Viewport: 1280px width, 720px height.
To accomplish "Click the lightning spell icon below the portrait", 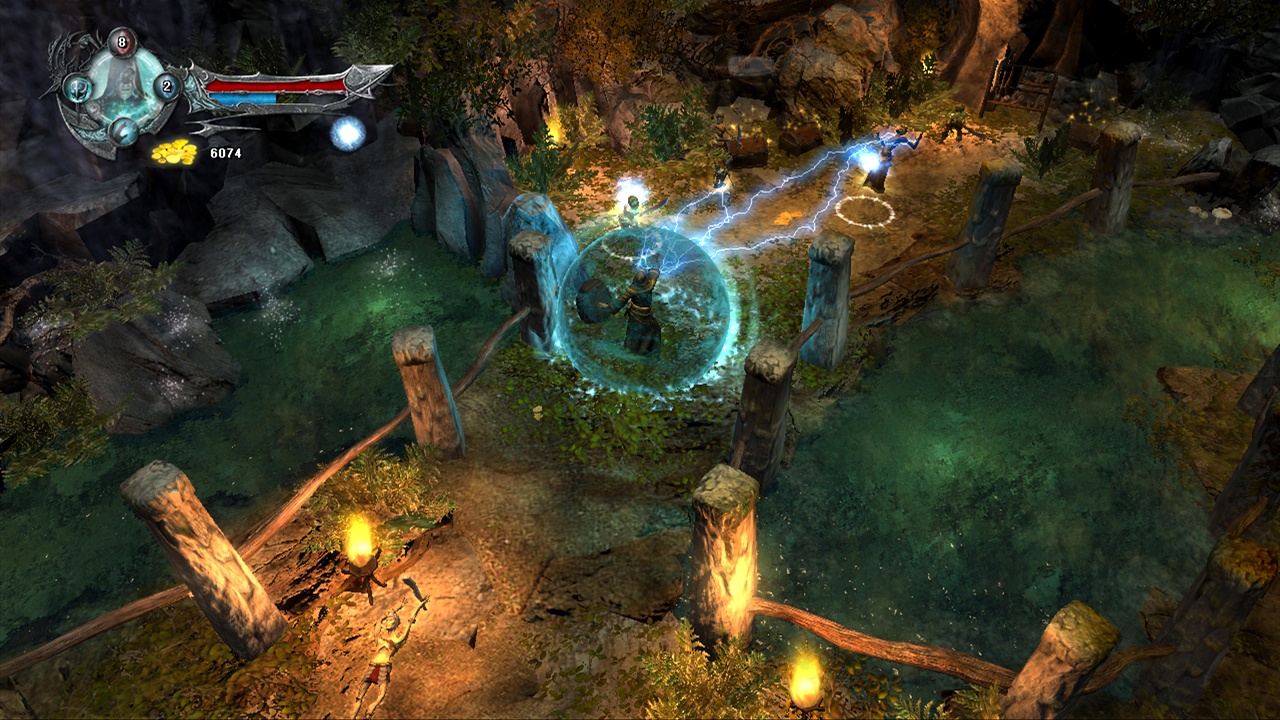I will click(x=123, y=131).
